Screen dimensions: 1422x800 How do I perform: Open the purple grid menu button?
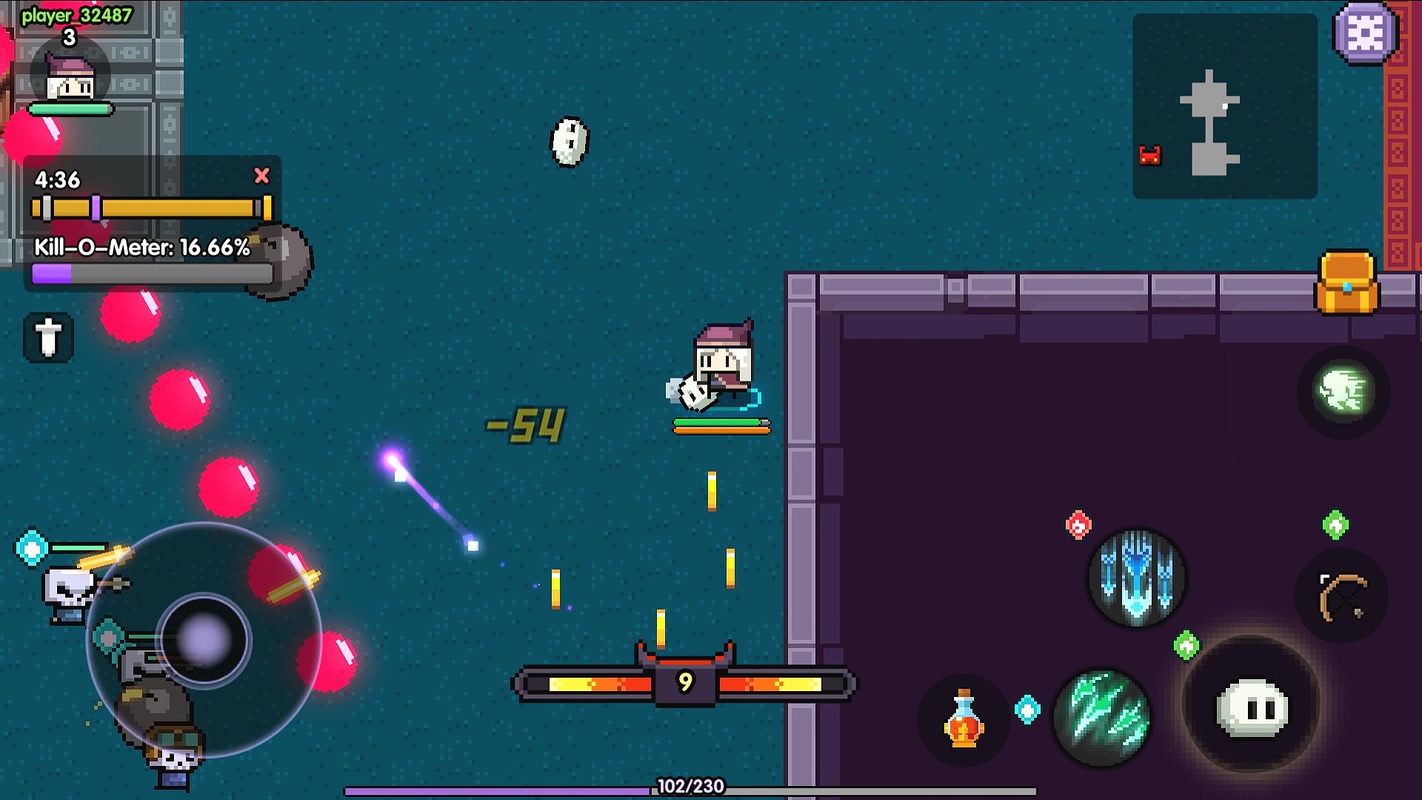1366,33
